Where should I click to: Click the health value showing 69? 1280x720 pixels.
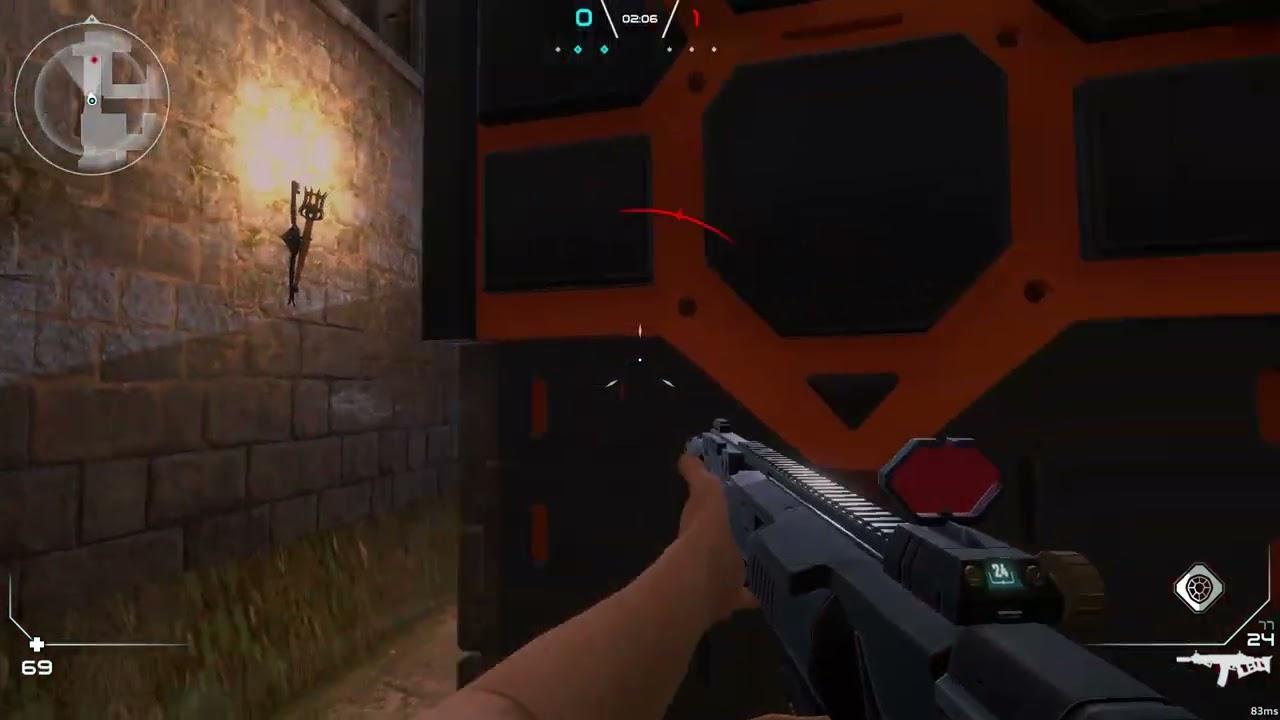click(36, 667)
